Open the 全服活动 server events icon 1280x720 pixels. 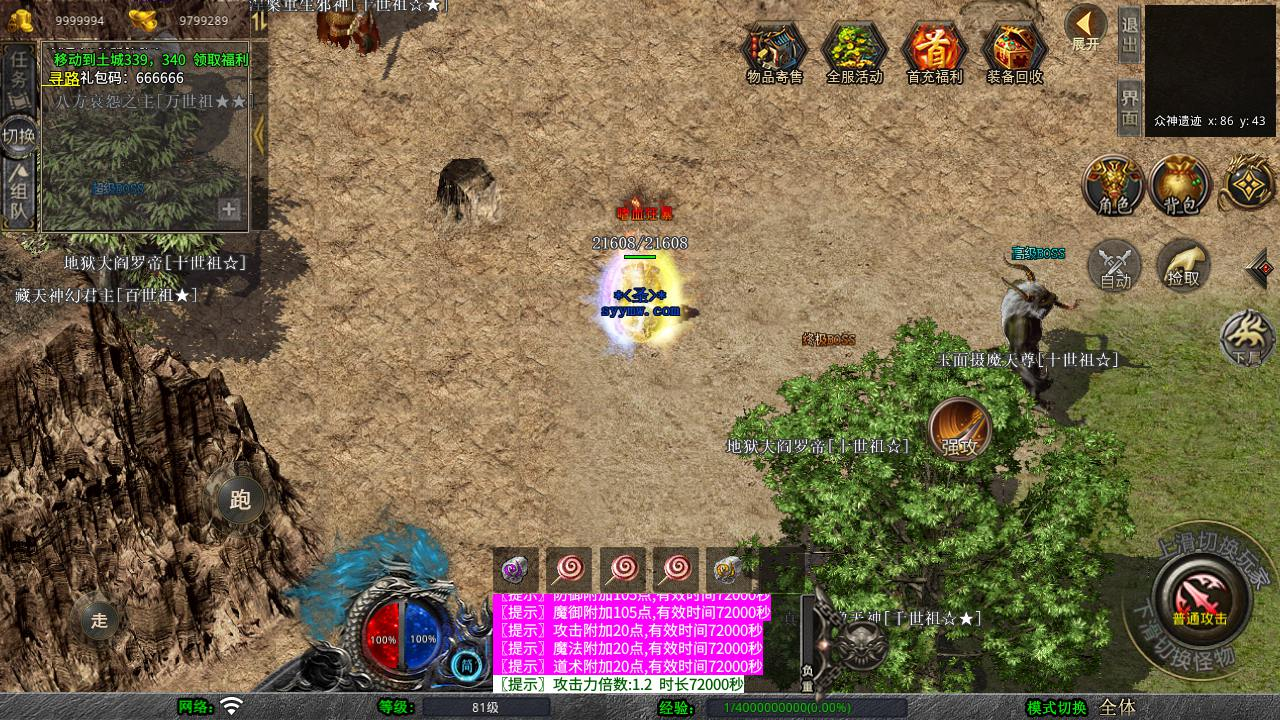[854, 52]
